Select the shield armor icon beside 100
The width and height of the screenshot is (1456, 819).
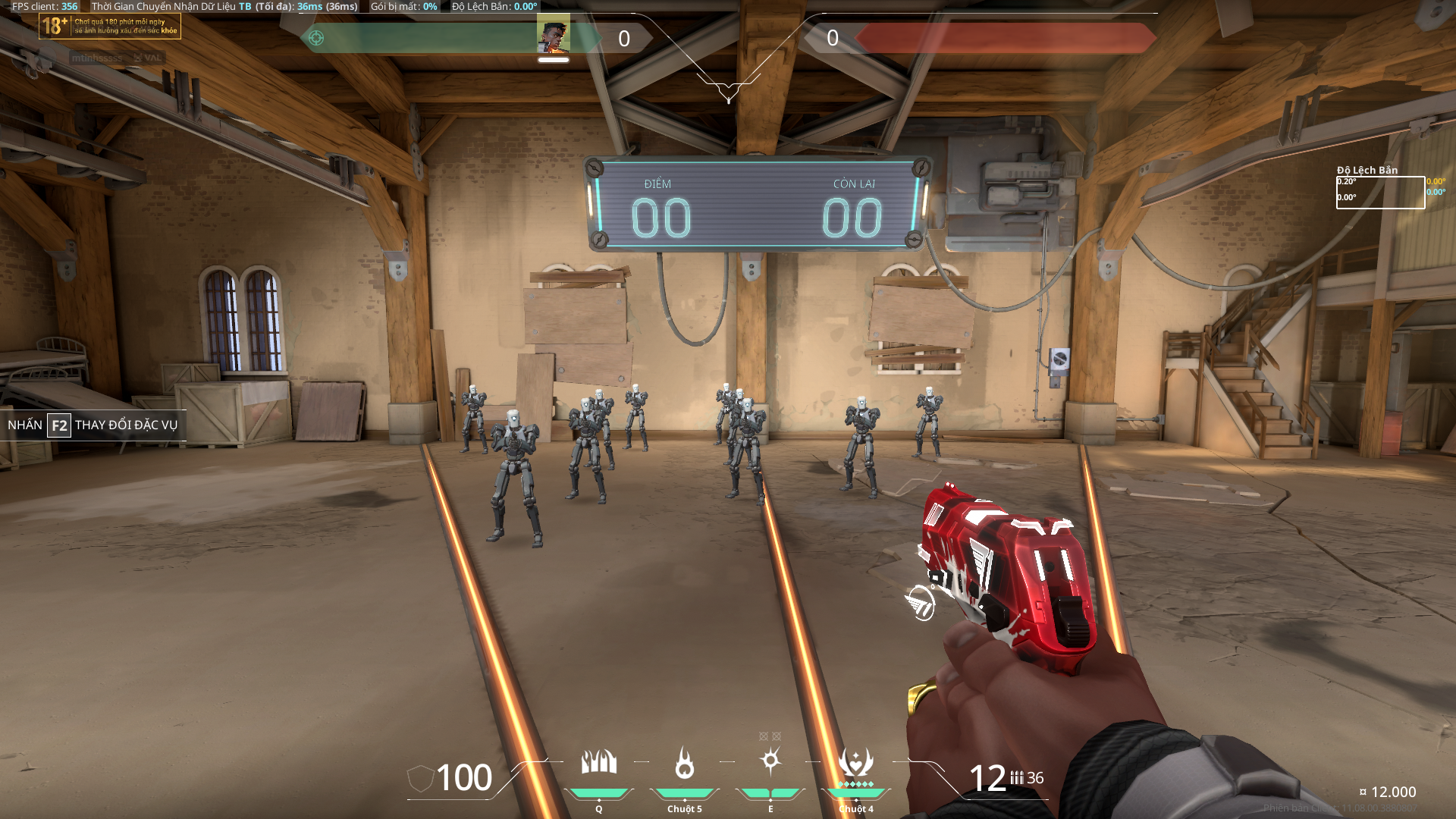click(420, 779)
